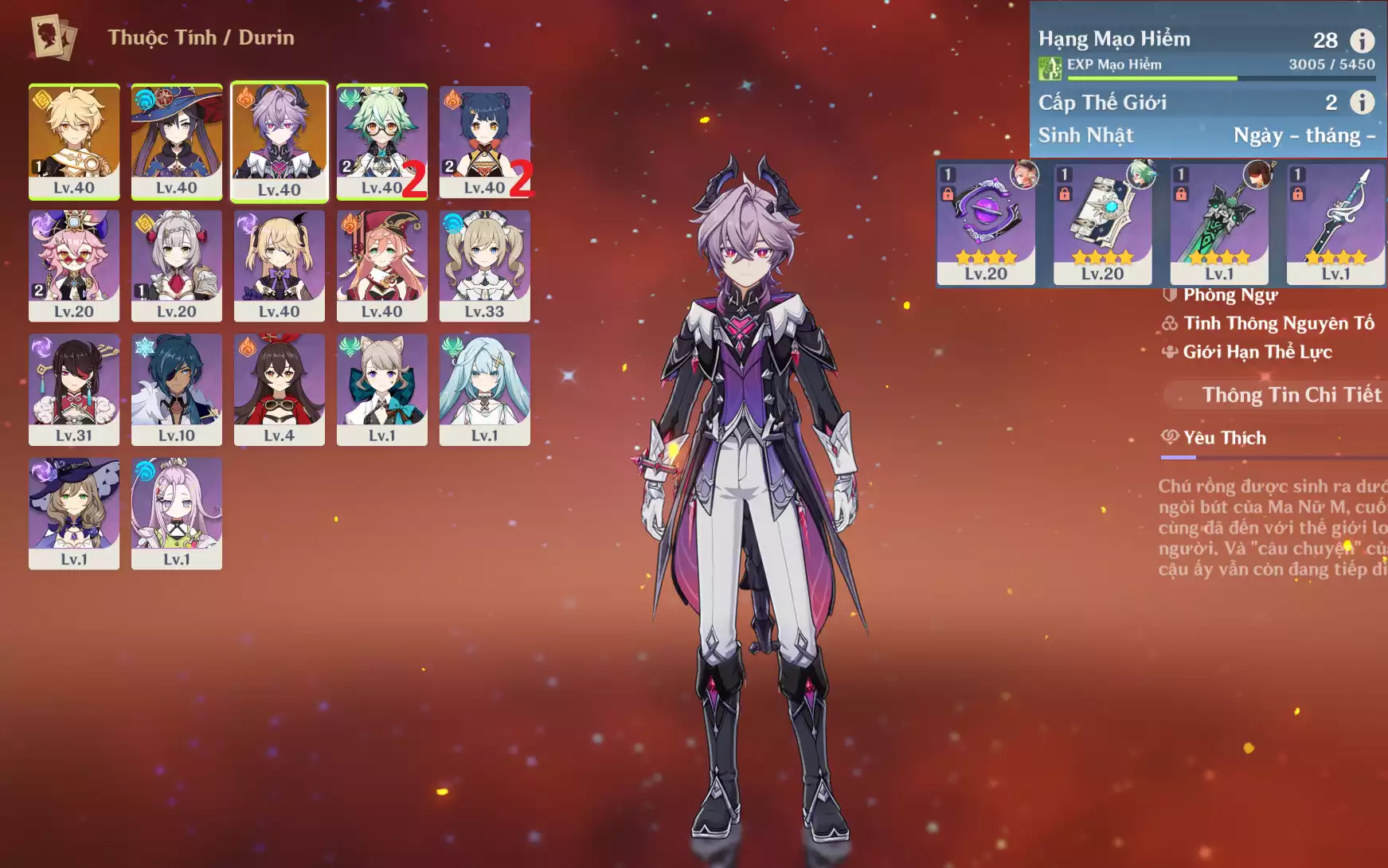Image resolution: width=1388 pixels, height=868 pixels.
Task: Select Beidou's Lv.31 character card
Action: (x=74, y=389)
